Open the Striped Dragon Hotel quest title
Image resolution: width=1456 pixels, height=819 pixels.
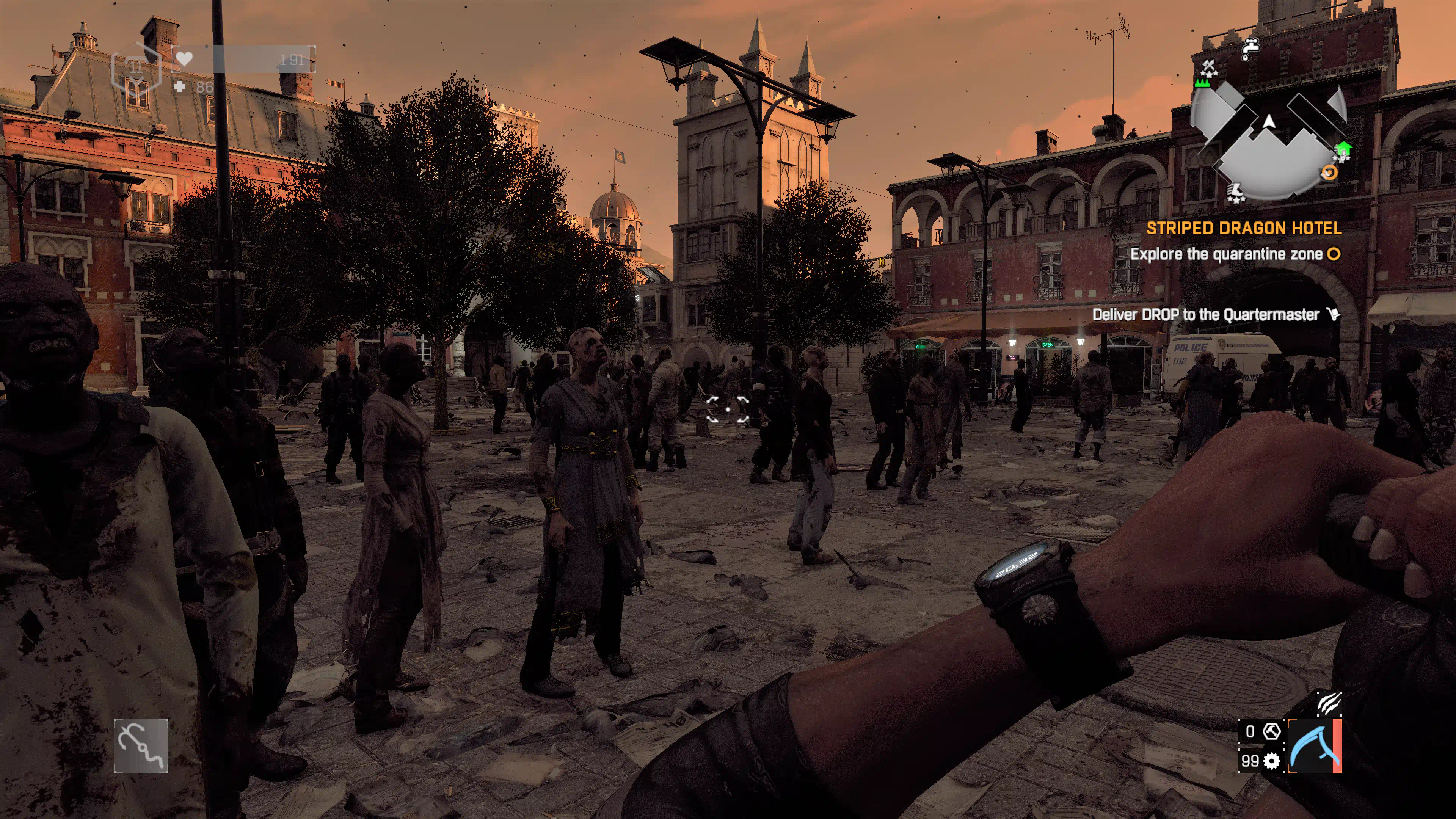click(1244, 228)
